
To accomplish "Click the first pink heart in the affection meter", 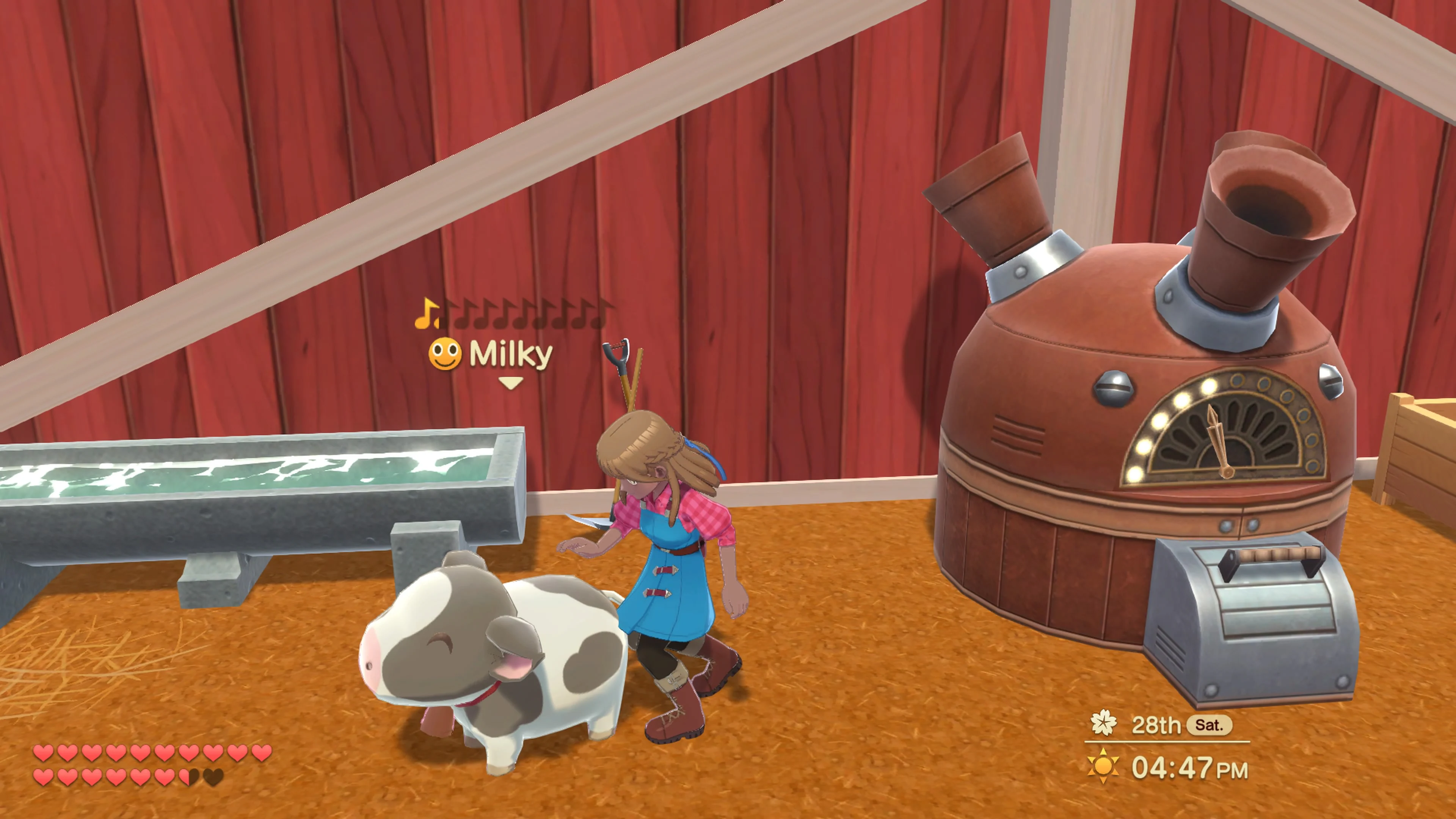I will coord(44,753).
